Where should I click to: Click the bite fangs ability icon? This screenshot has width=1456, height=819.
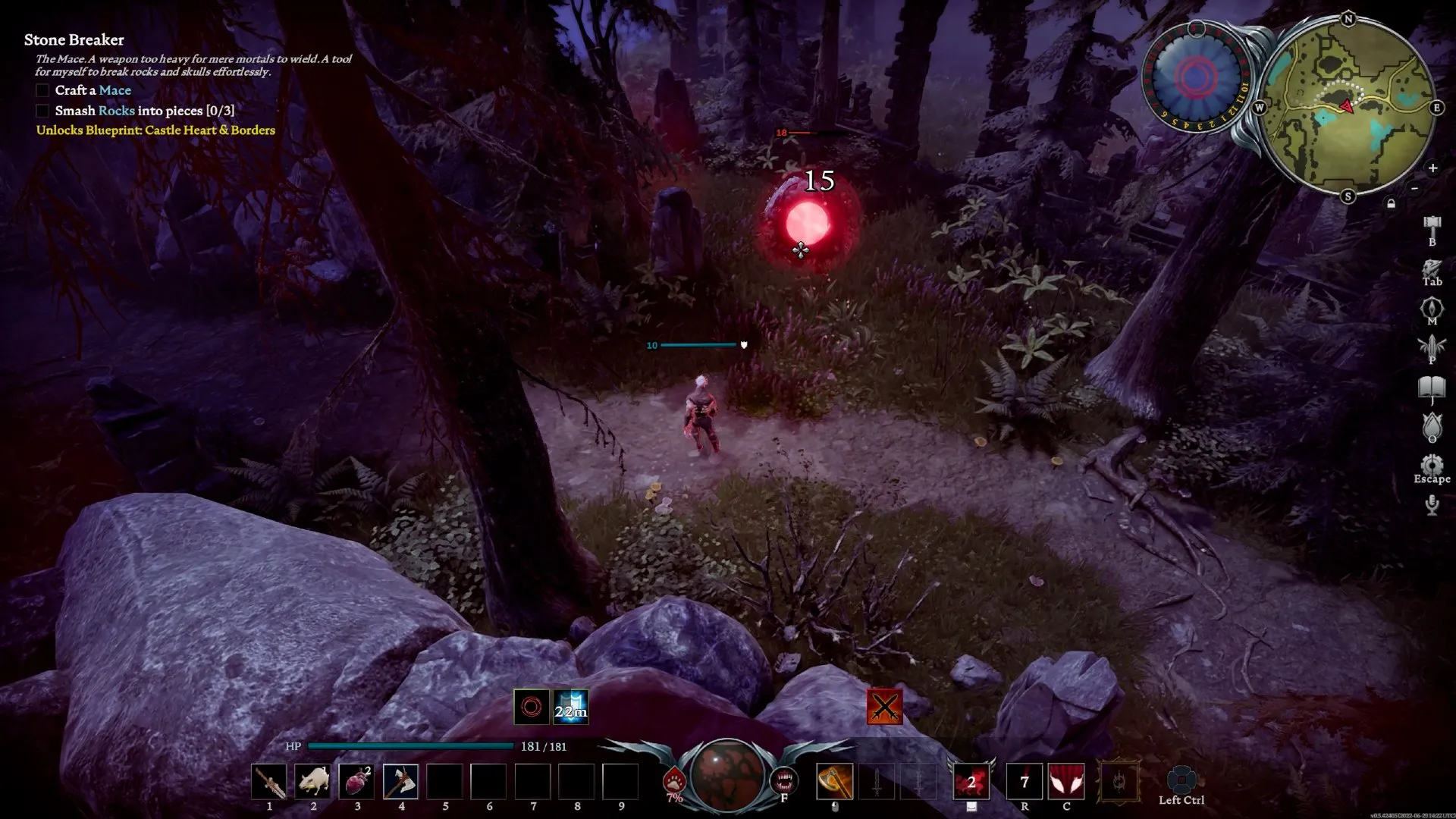pyautogui.click(x=783, y=780)
